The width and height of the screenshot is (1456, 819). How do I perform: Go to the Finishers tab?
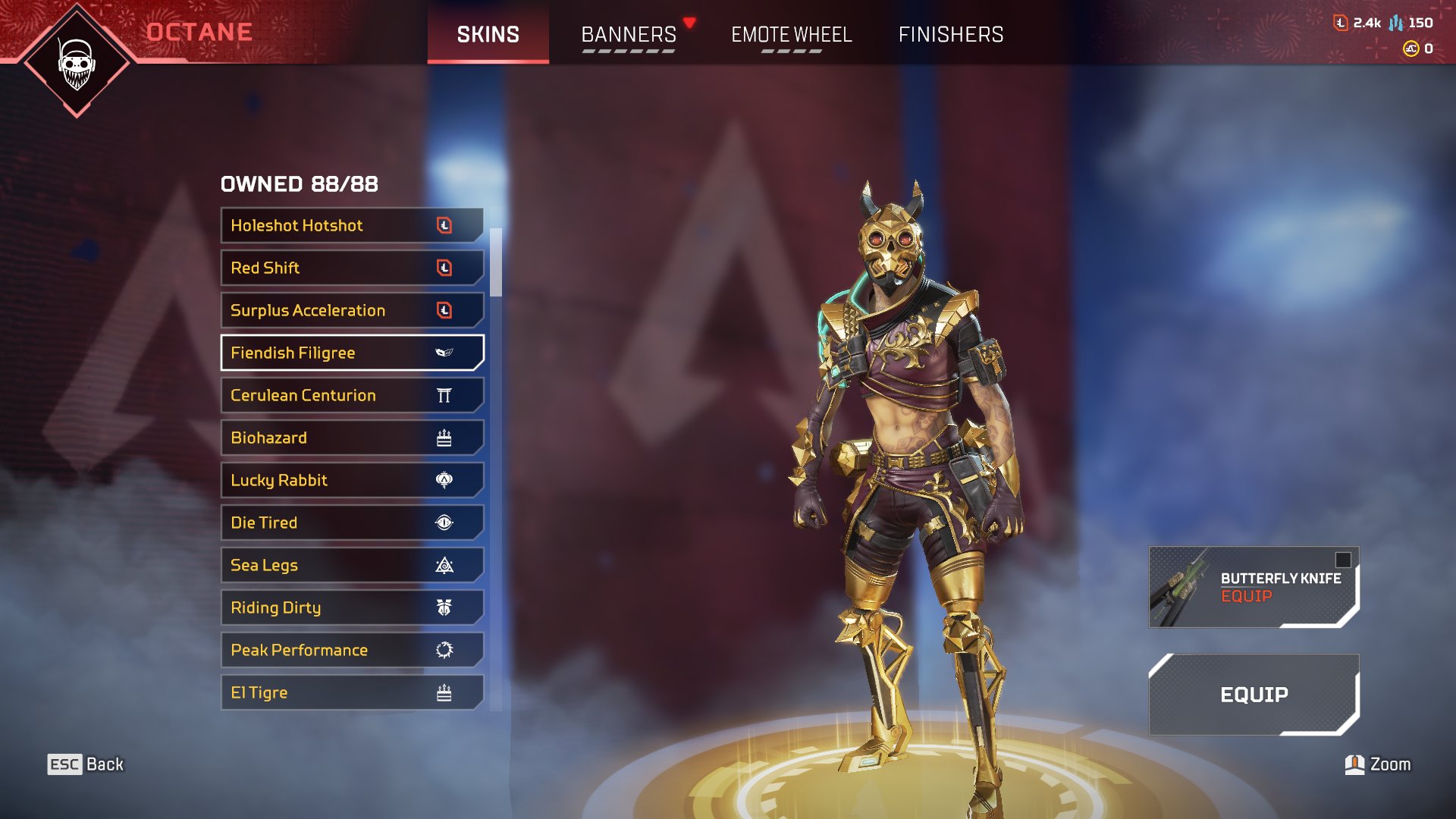950,34
